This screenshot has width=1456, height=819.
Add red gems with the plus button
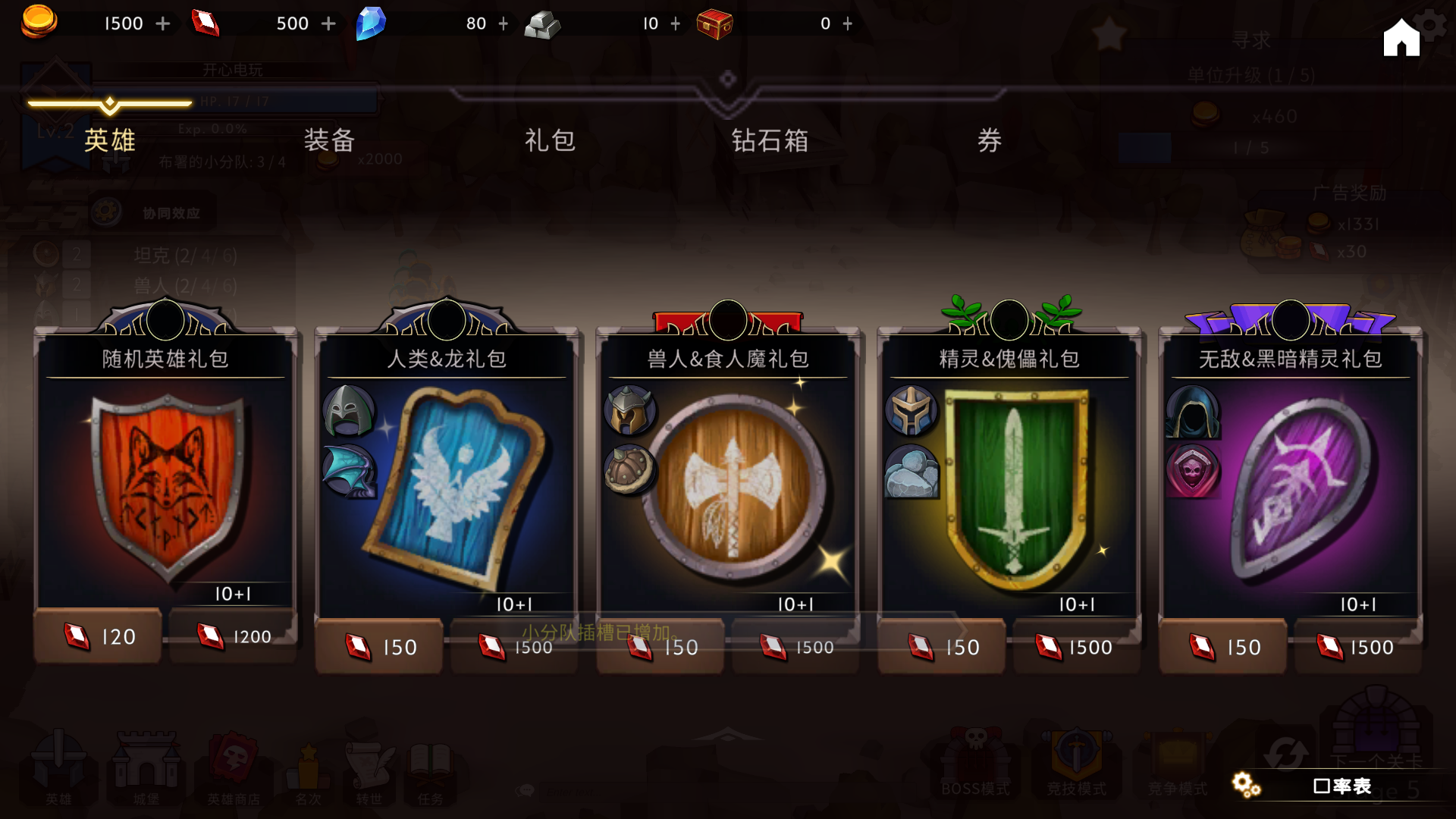pos(328,24)
